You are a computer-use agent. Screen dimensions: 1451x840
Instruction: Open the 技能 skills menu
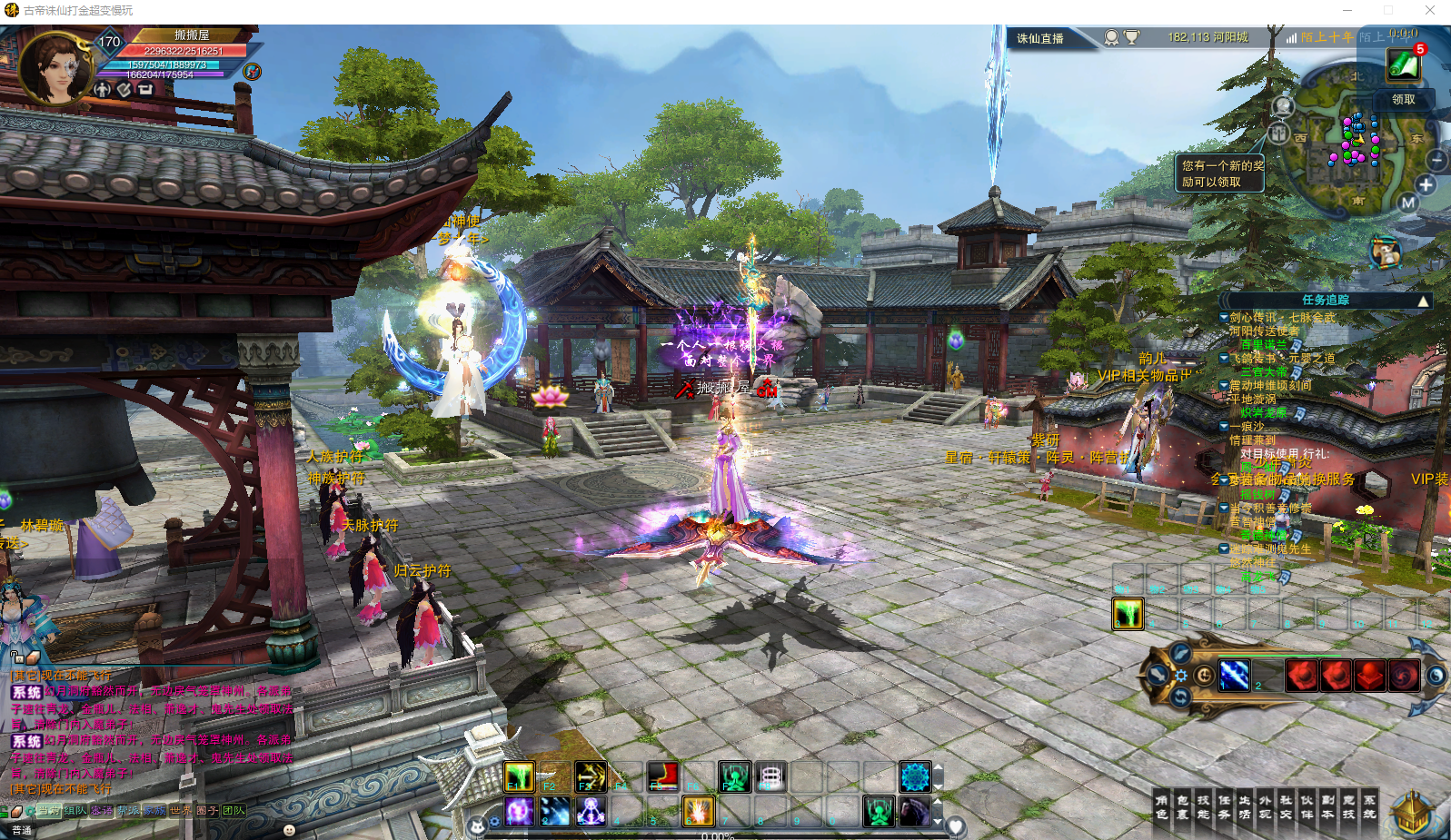coord(1203,807)
